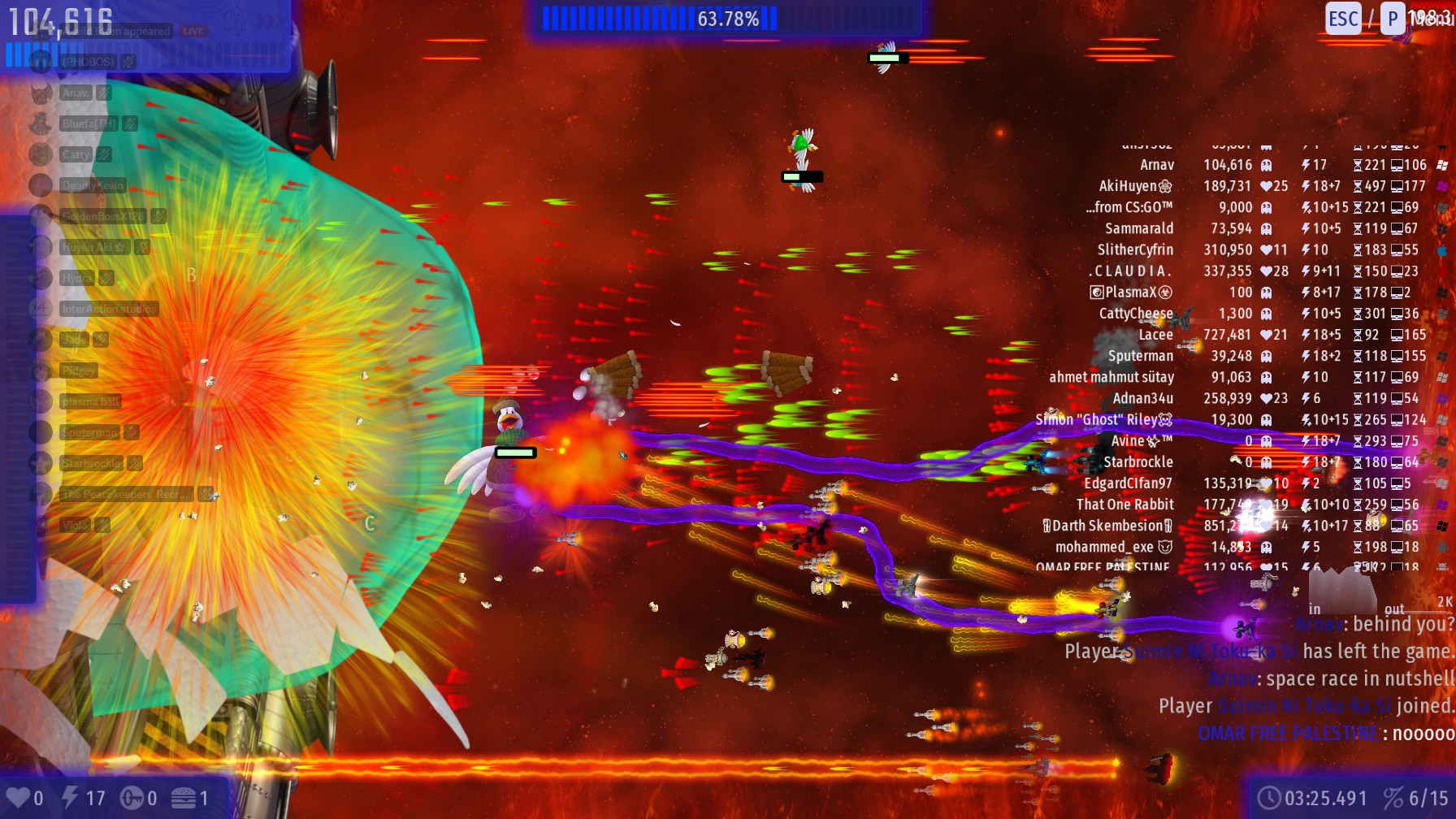Open the pause Menu button

point(1430,18)
